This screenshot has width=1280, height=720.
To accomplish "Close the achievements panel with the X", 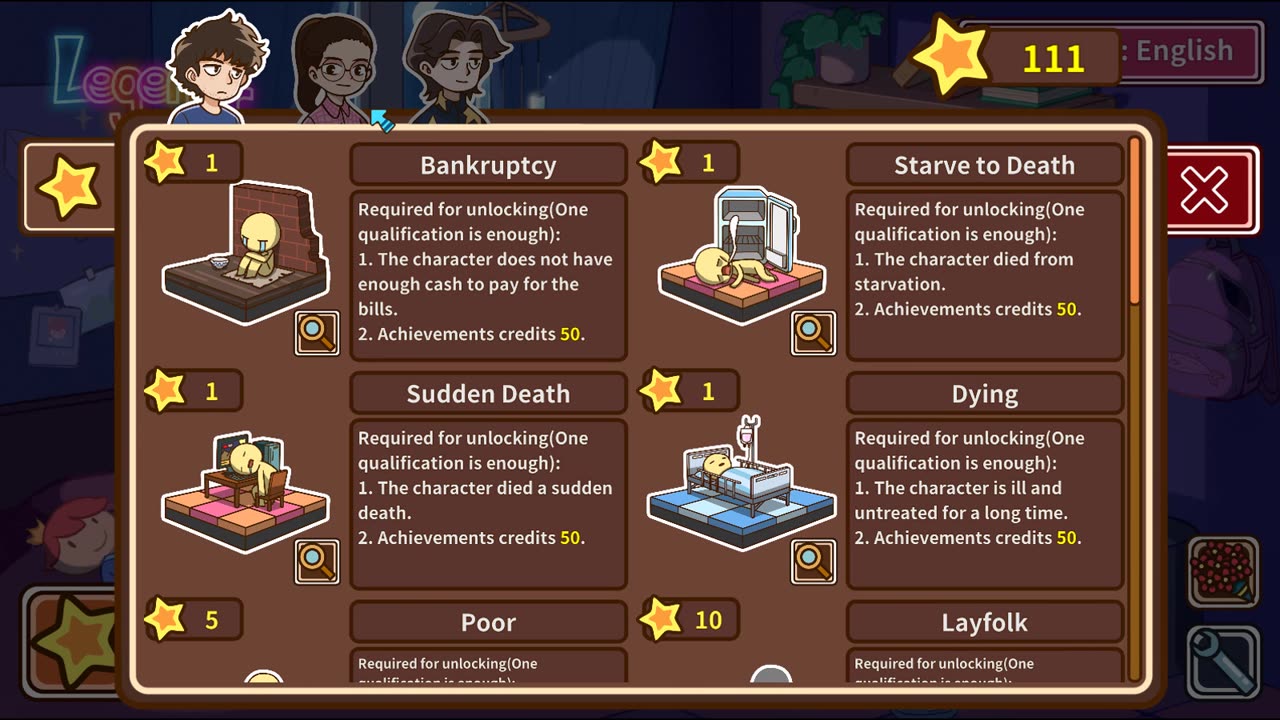I will [x=1204, y=190].
